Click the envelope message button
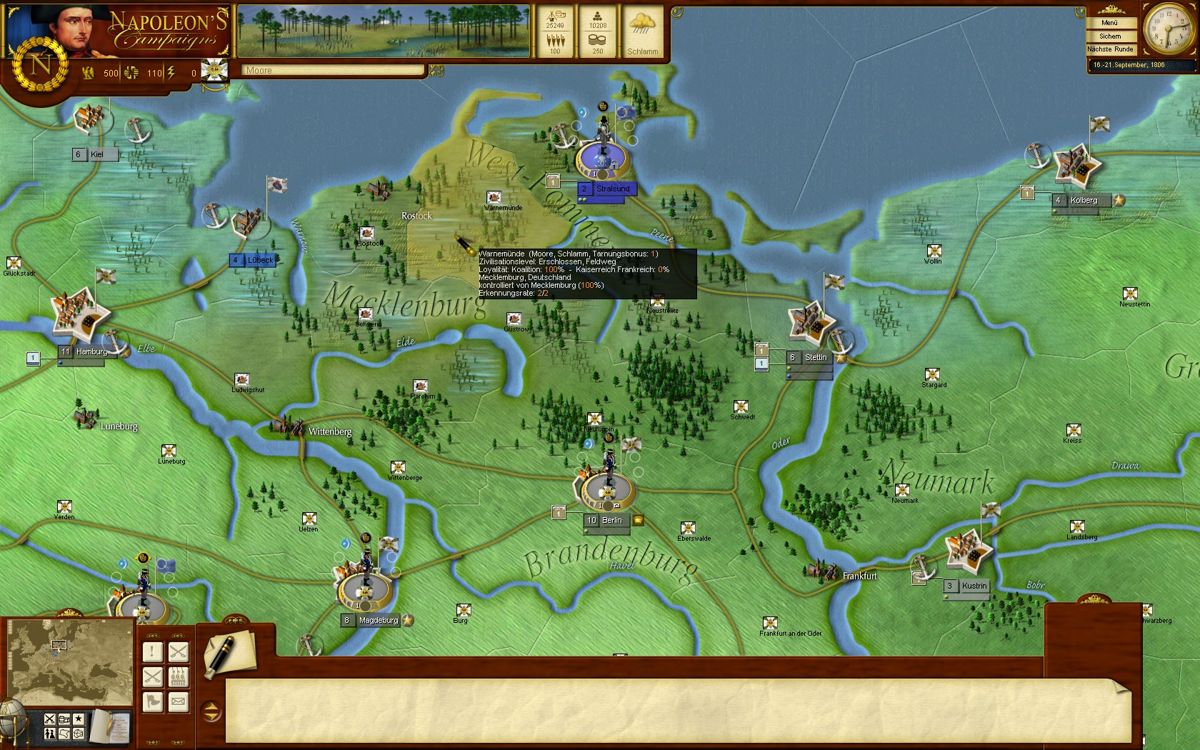Image resolution: width=1200 pixels, height=750 pixels. 178,701
